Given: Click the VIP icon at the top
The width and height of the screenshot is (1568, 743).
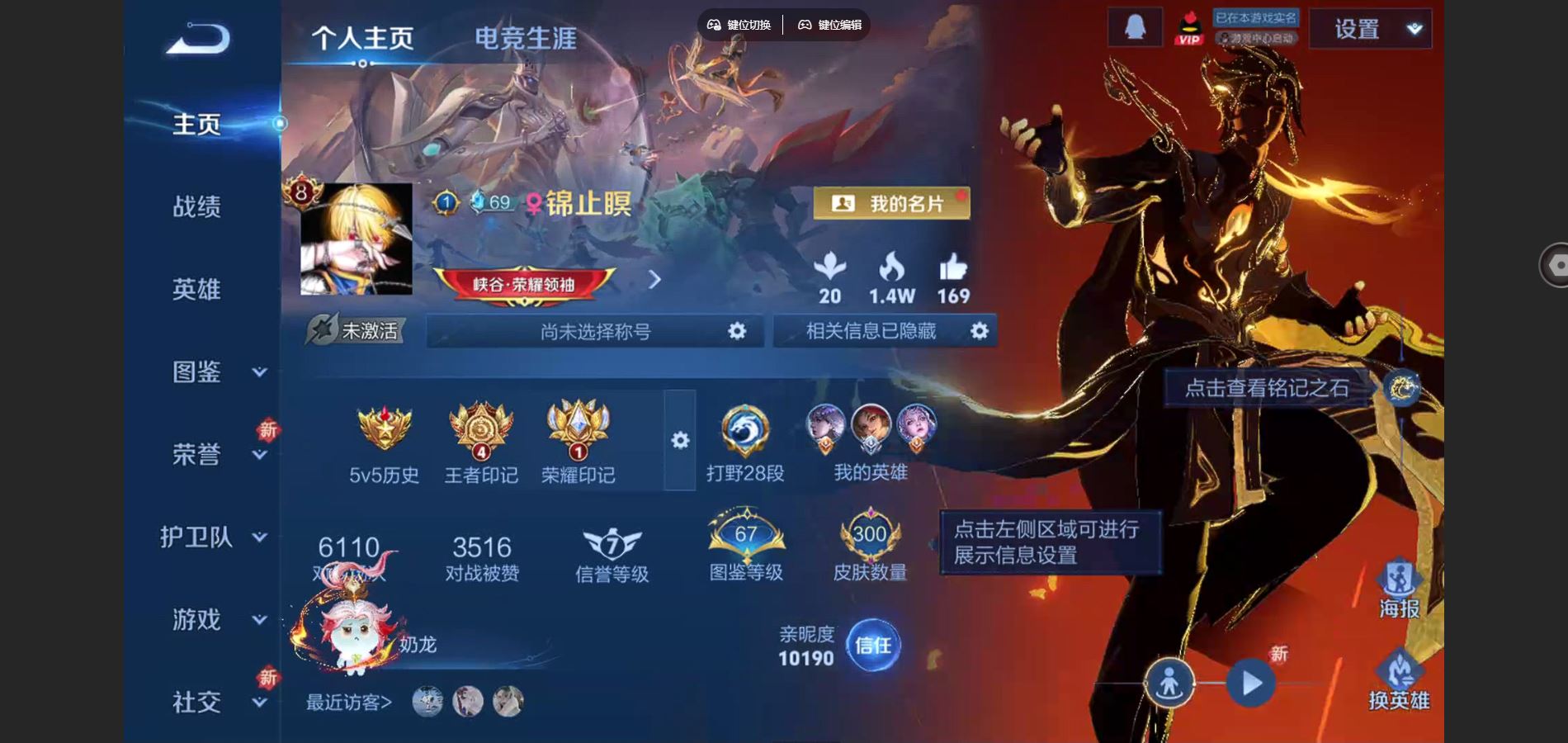Looking at the screenshot, I should 1188,29.
